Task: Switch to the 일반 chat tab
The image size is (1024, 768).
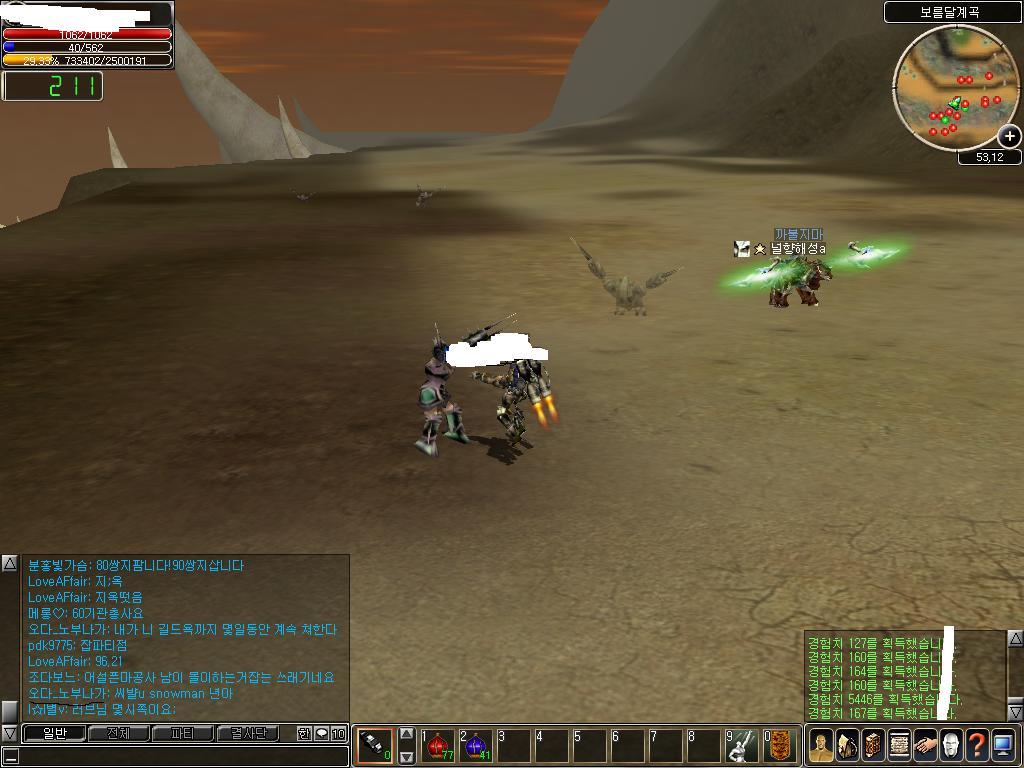Action: click(53, 733)
